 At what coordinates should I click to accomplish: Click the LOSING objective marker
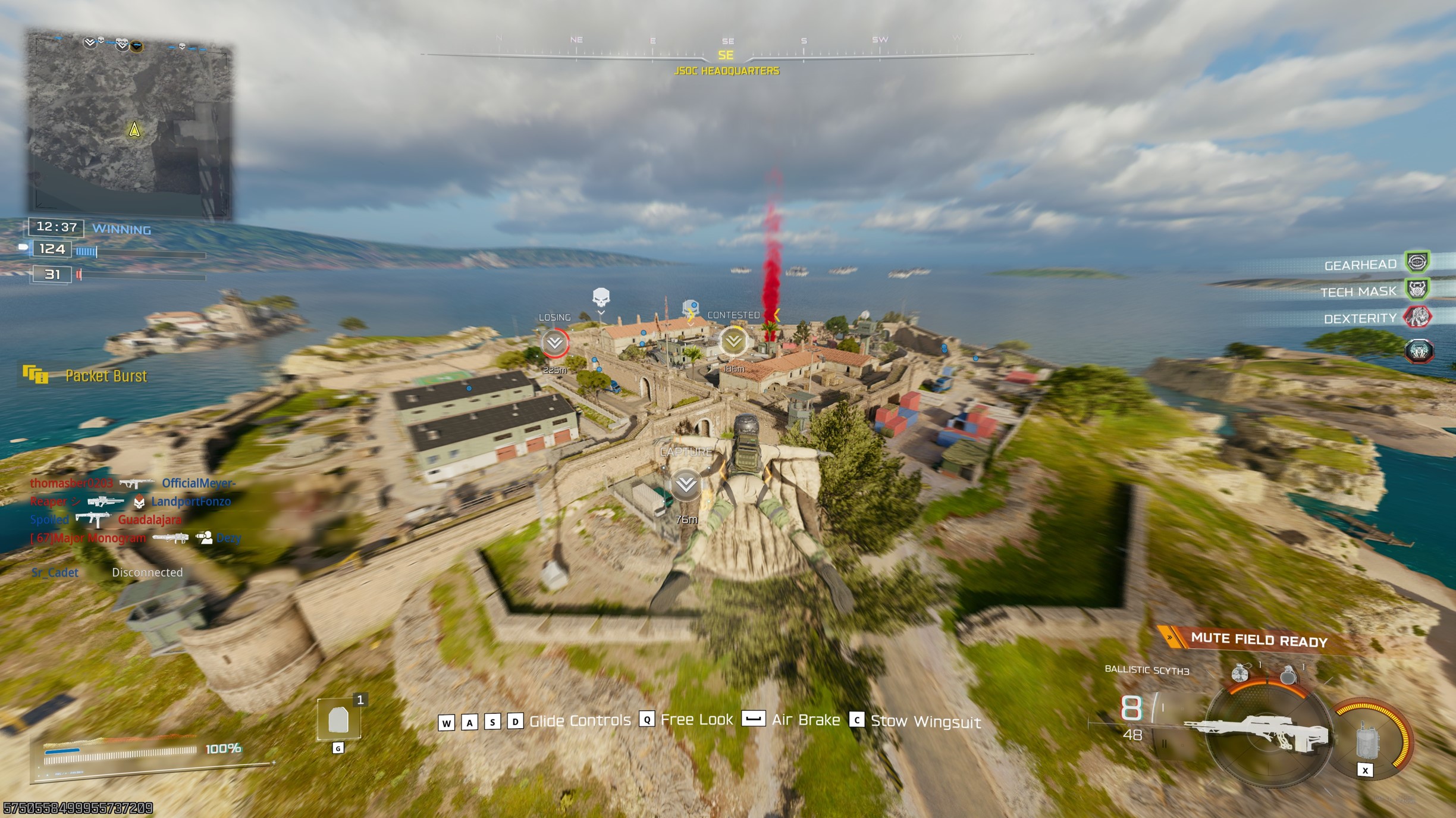[x=555, y=343]
